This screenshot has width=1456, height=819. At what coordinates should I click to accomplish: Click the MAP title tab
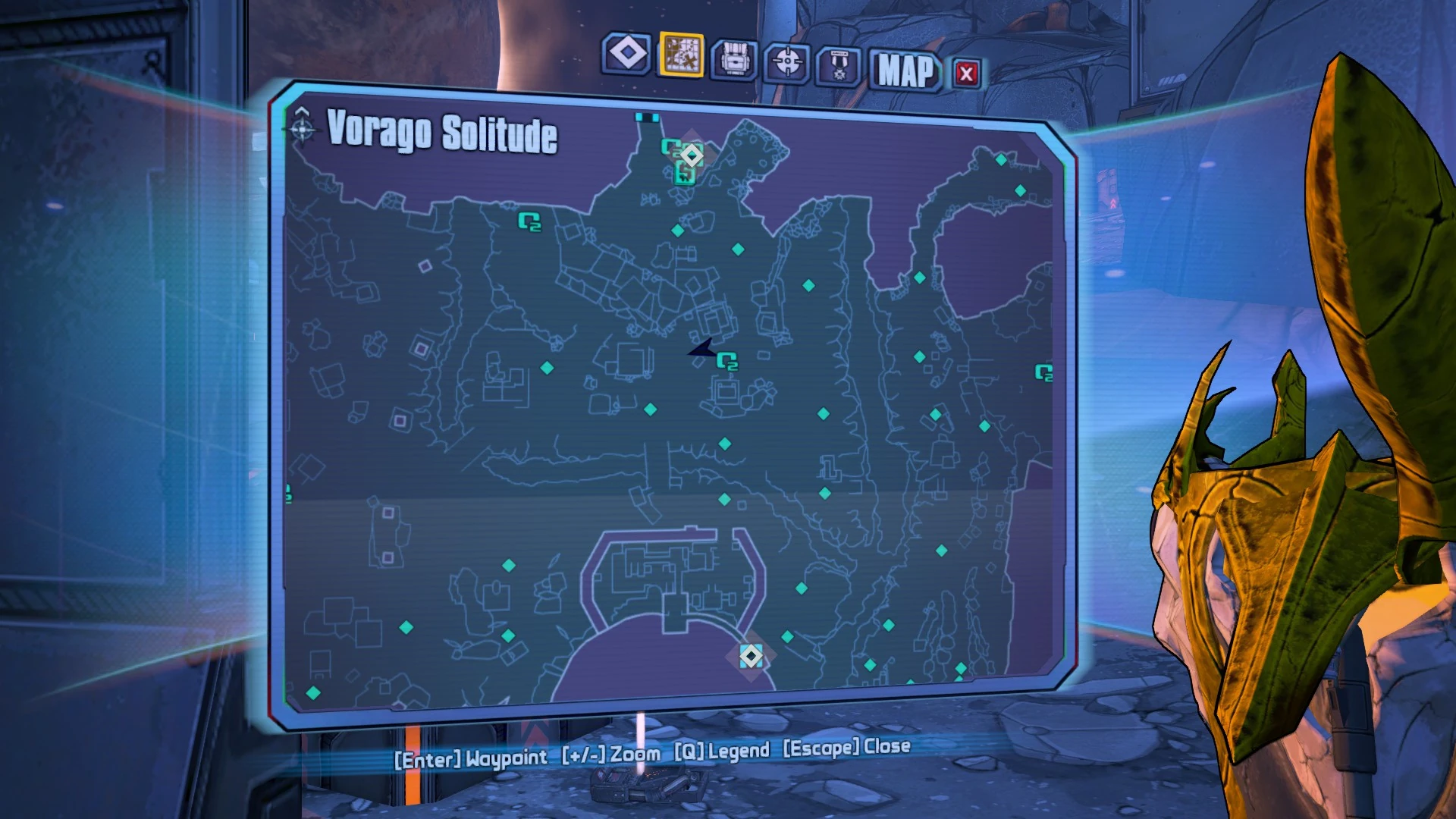point(905,74)
